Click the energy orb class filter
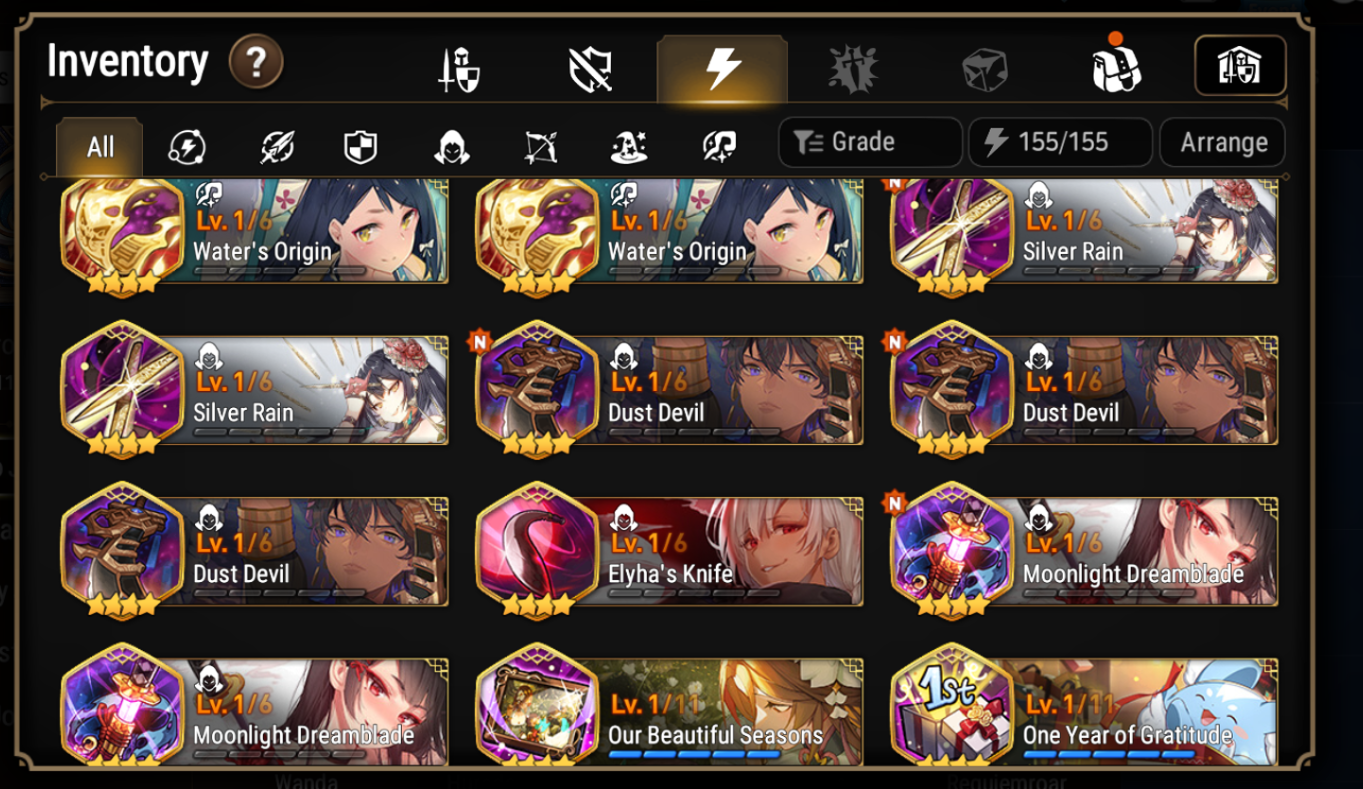Image resolution: width=1363 pixels, height=789 pixels. [x=187, y=146]
